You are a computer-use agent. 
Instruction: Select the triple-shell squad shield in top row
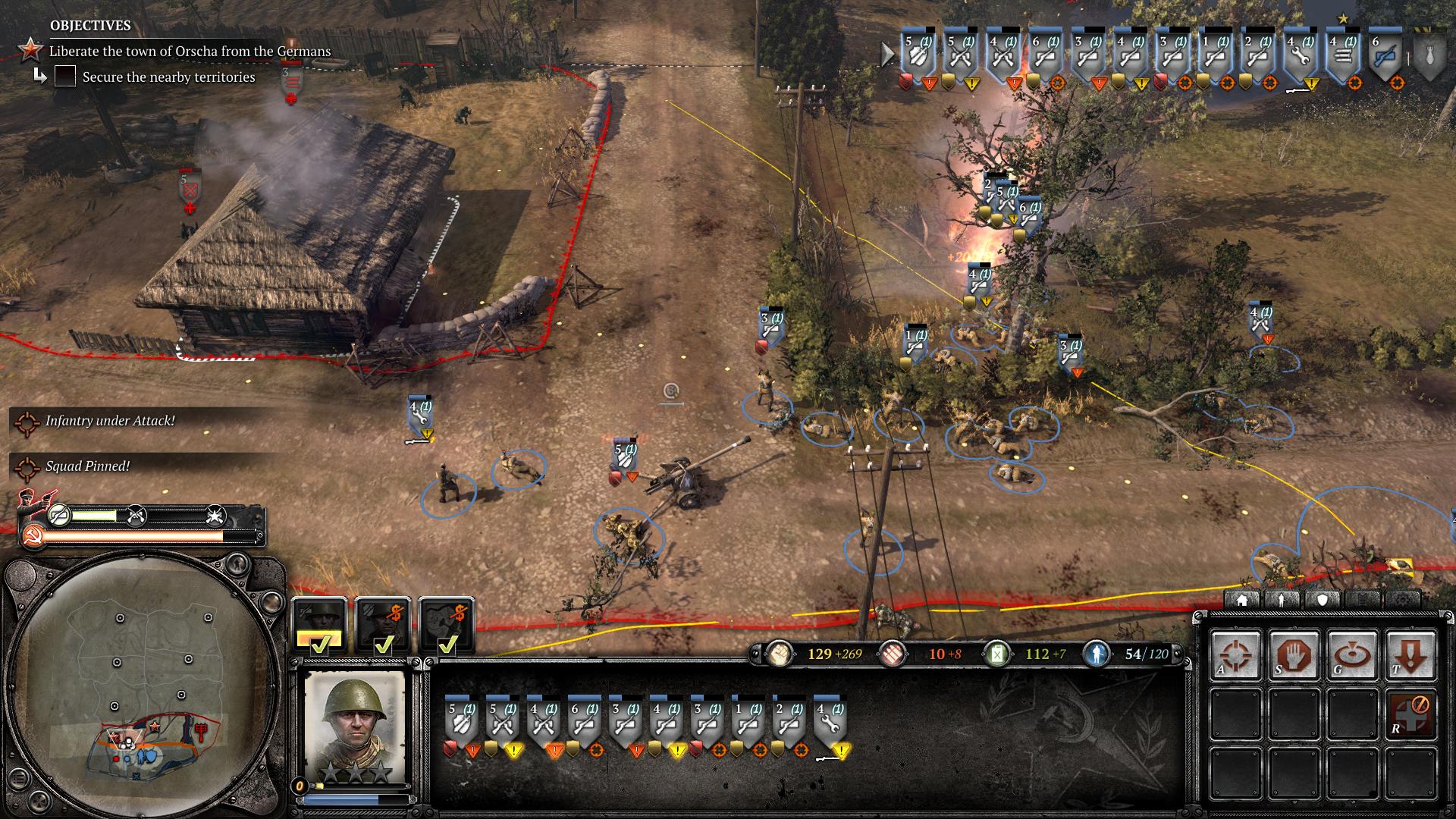click(1343, 55)
